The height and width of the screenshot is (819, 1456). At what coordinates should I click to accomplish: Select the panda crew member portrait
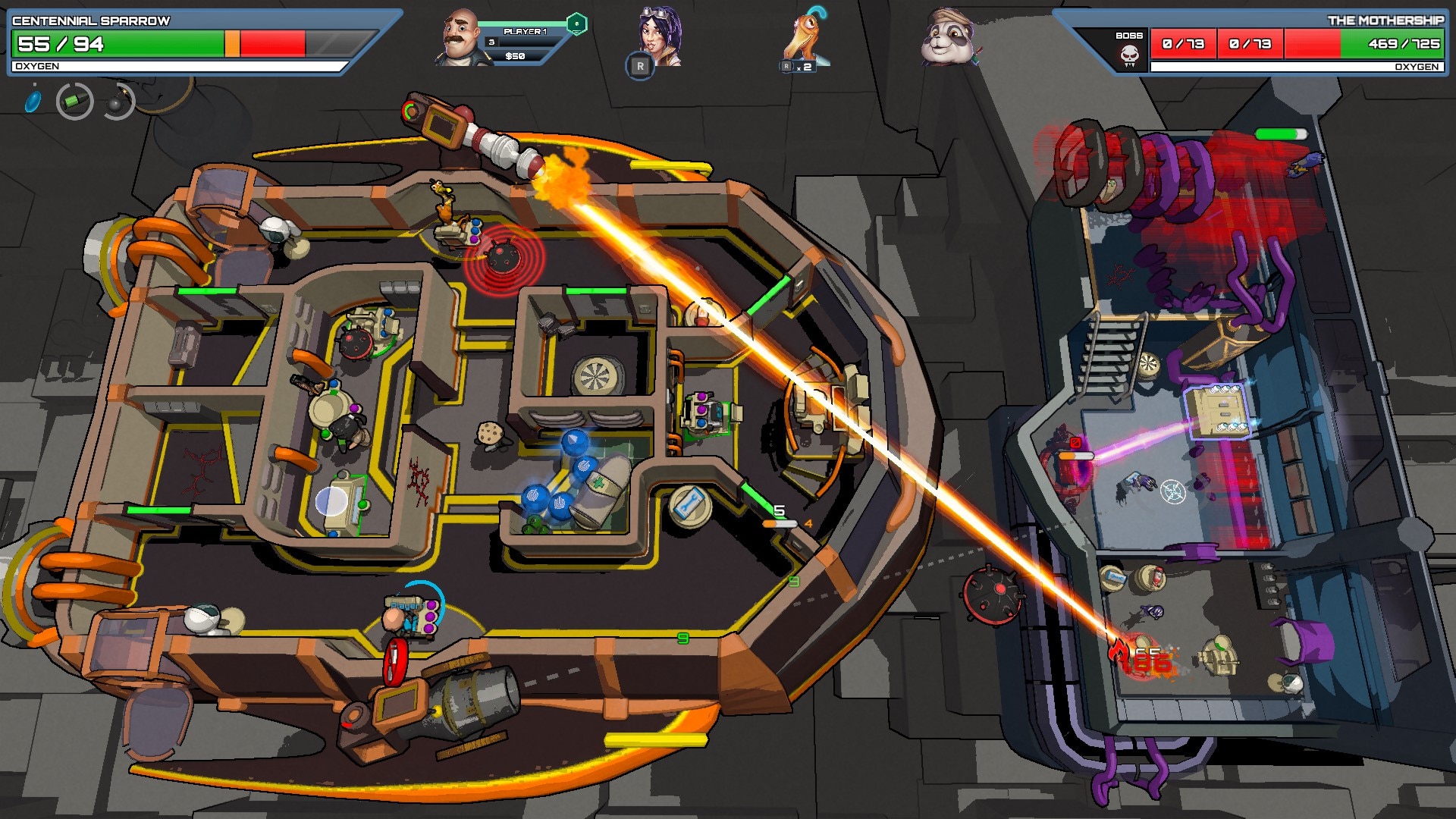click(x=948, y=36)
